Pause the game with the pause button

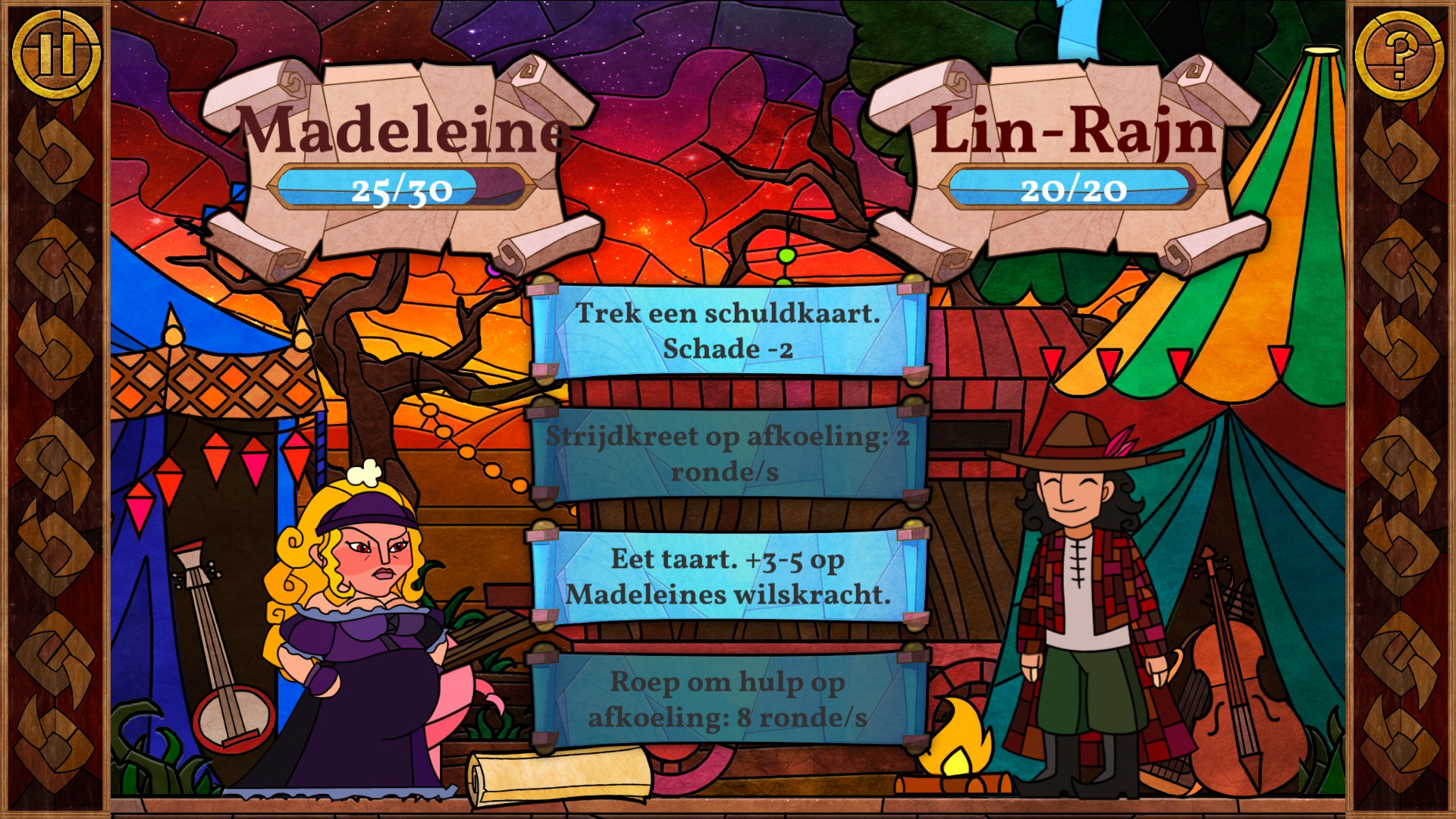tap(56, 54)
